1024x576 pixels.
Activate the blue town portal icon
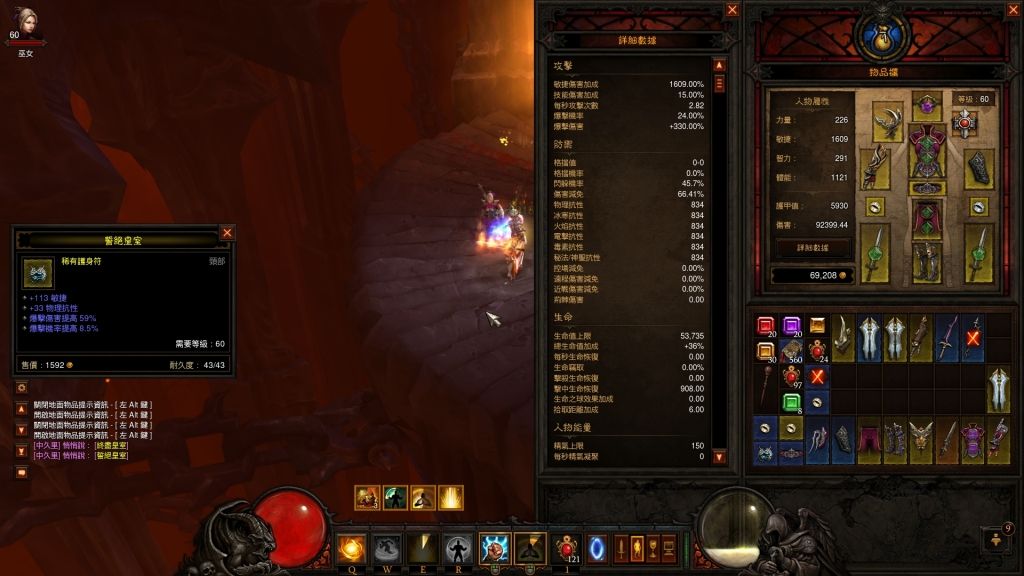pos(596,547)
